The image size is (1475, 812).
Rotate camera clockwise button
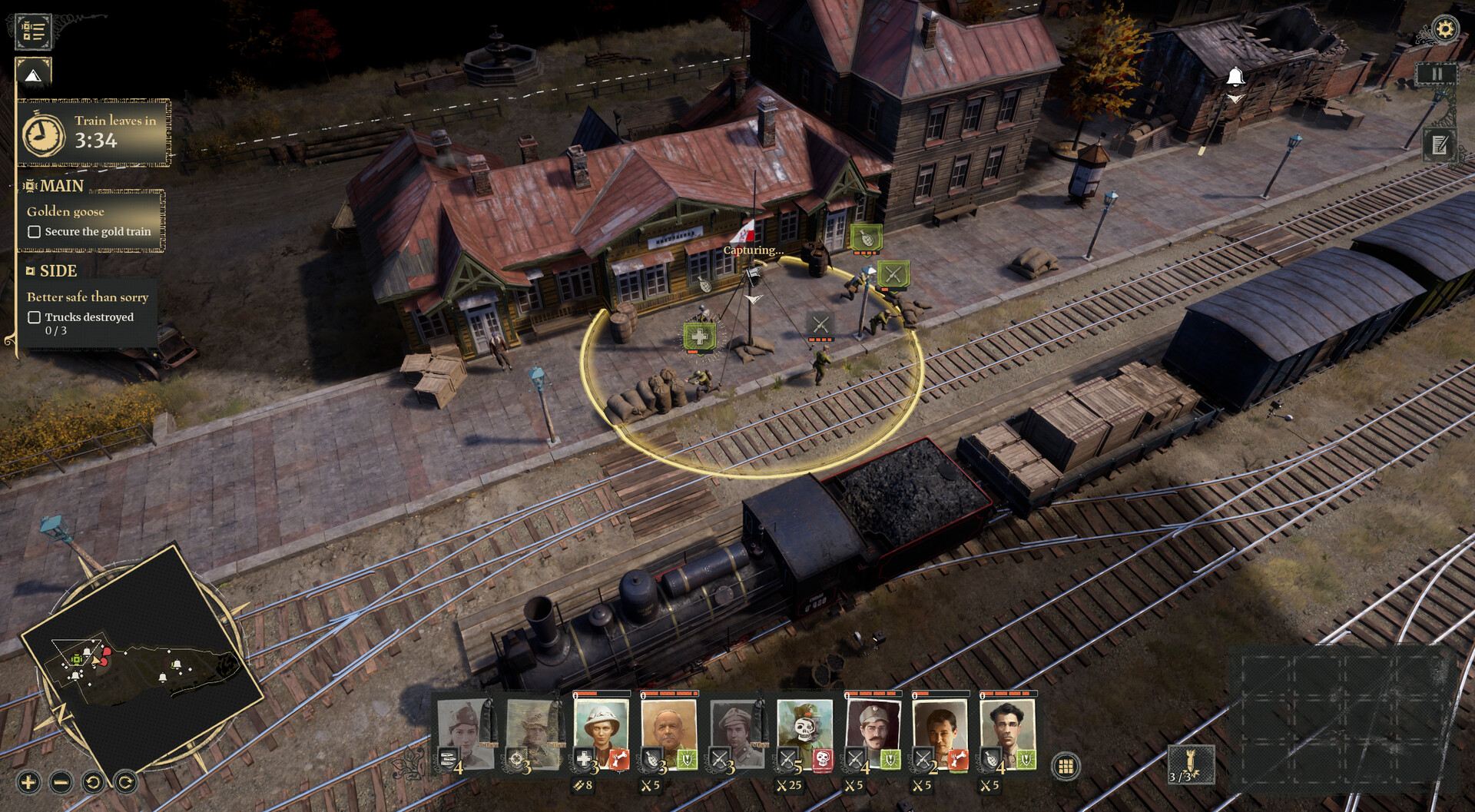click(x=125, y=783)
